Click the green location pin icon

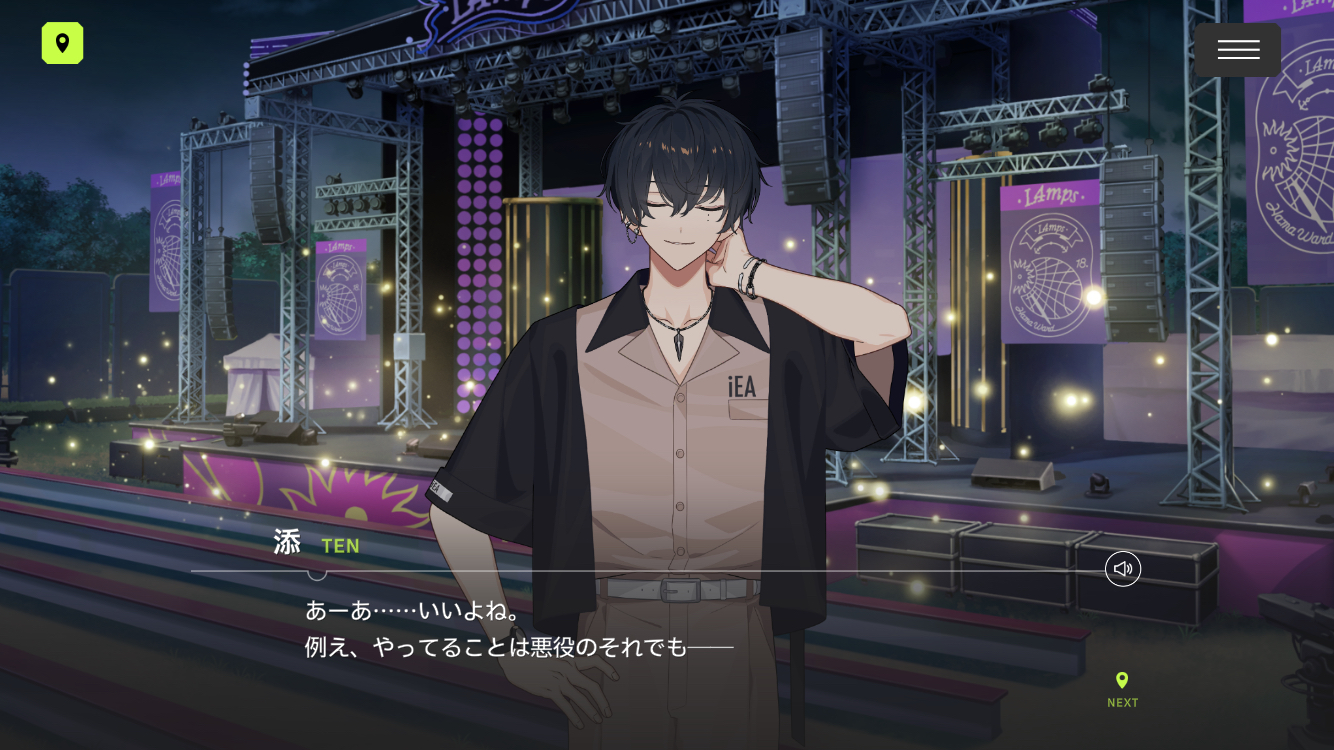coord(62,43)
